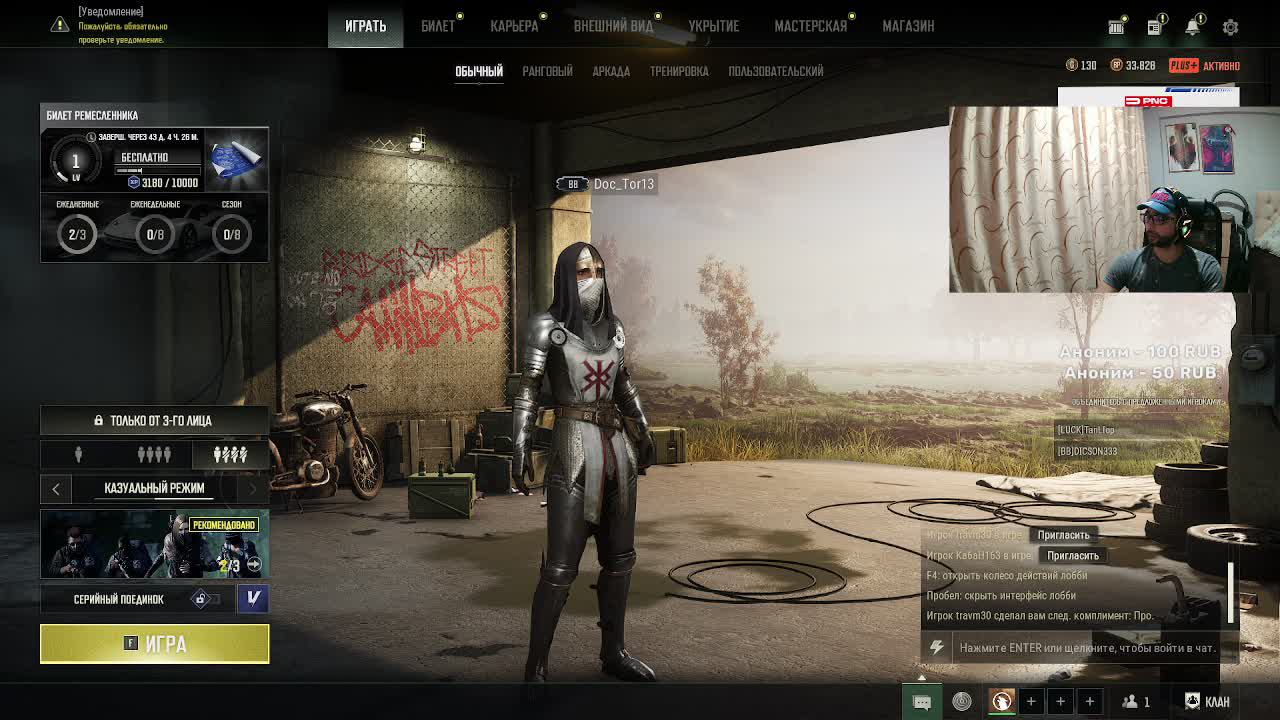1280x720 pixels.
Task: Open the БИЛЕТ pass menu
Action: (x=437, y=26)
